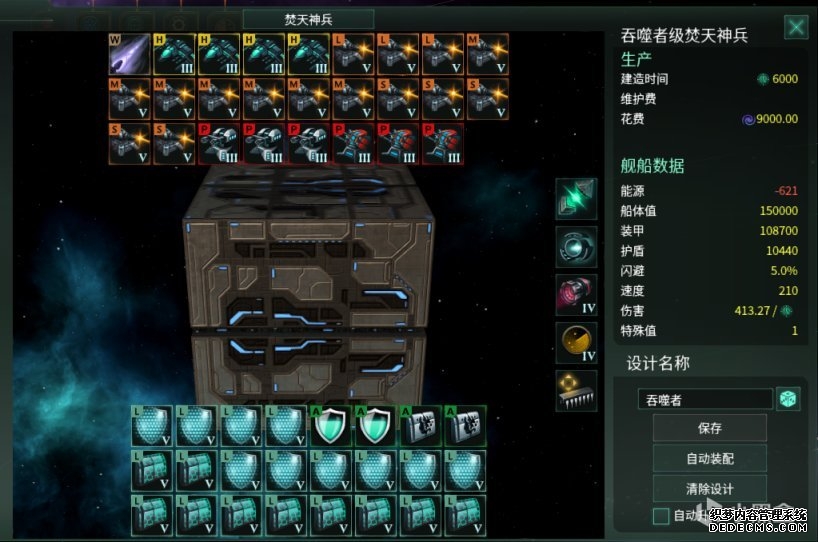
Task: Open the green arrow drive component slot
Action: pyautogui.click(x=577, y=199)
